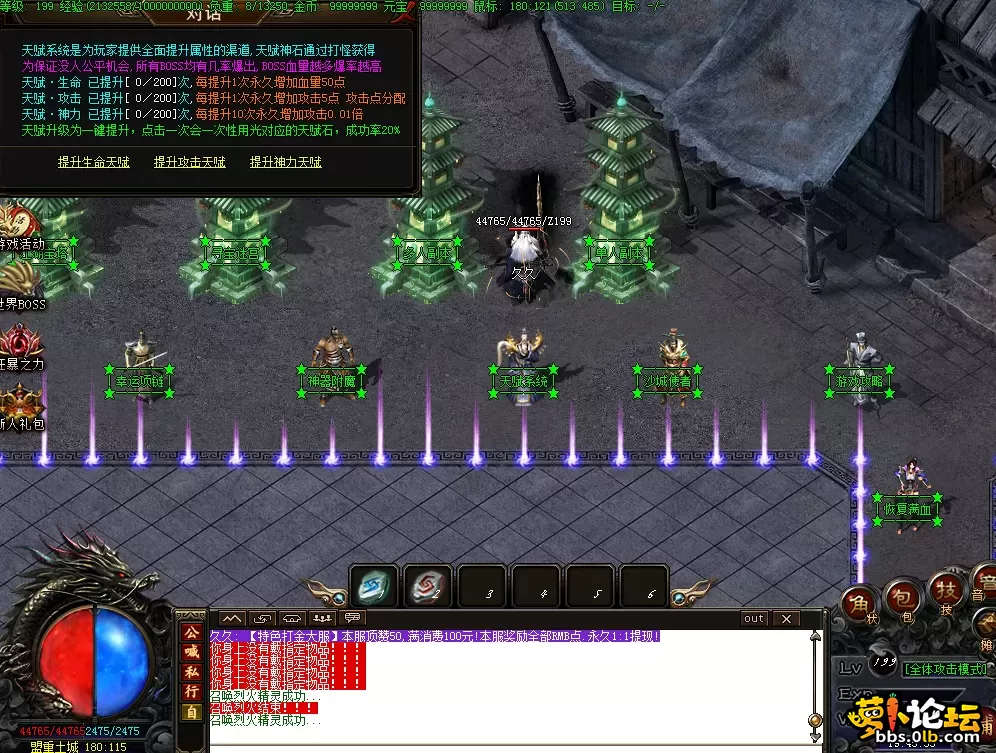The width and height of the screenshot is (996, 753).
Task: Select the 自 chat channel tab
Action: coord(192,711)
